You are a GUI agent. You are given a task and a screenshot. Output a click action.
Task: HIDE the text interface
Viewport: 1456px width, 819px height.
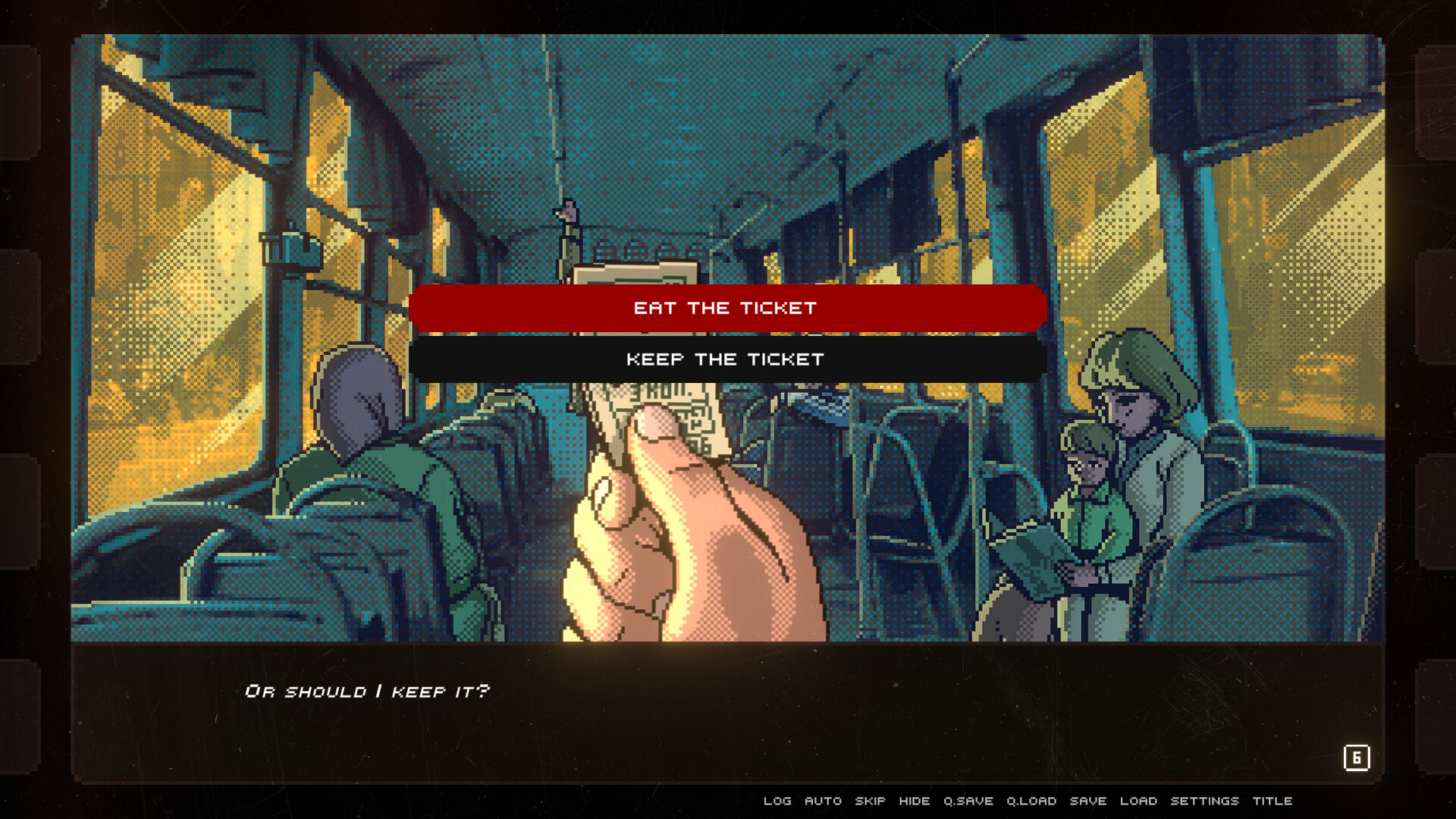pos(915,801)
